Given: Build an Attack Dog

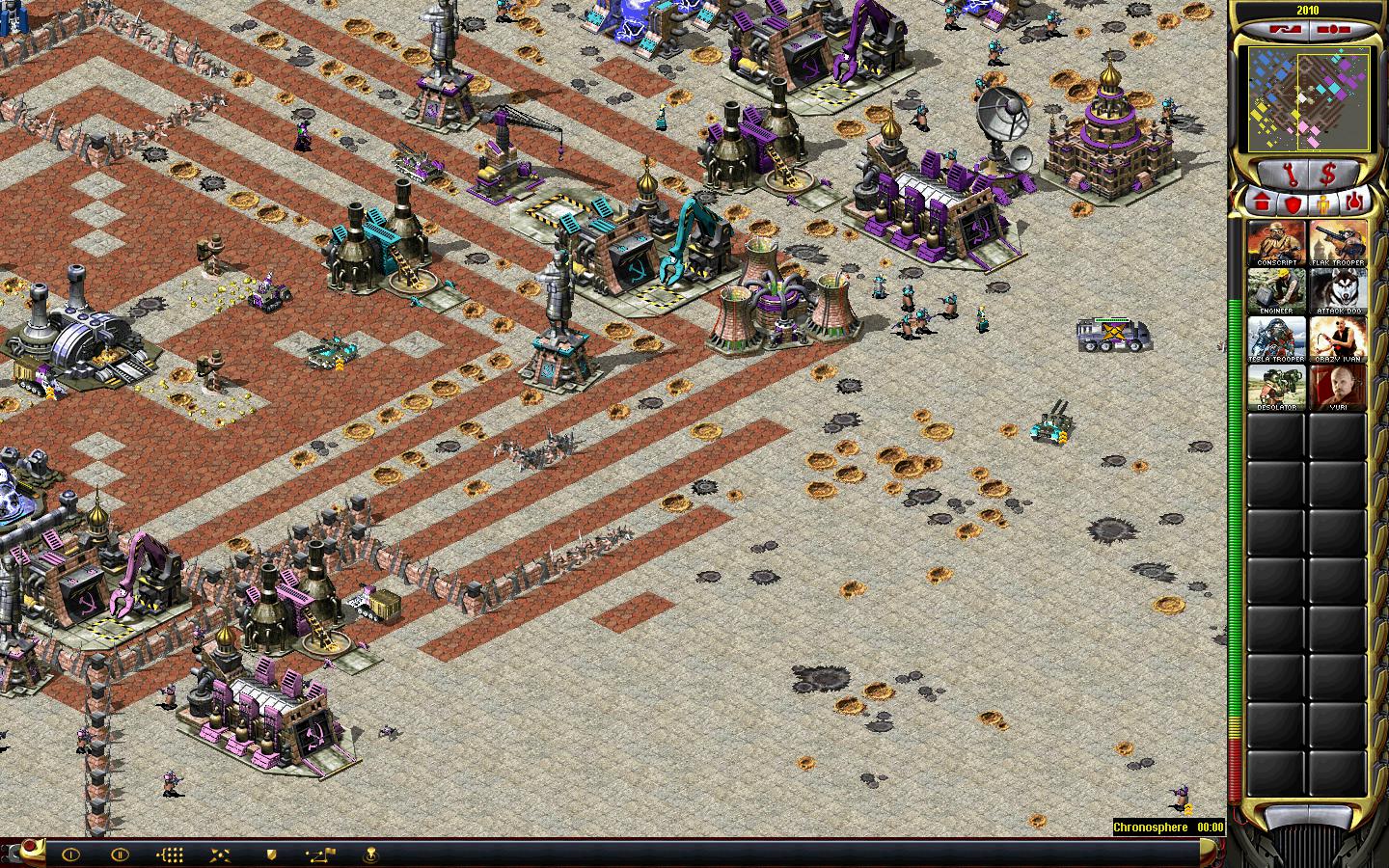Looking at the screenshot, I should coord(1338,291).
